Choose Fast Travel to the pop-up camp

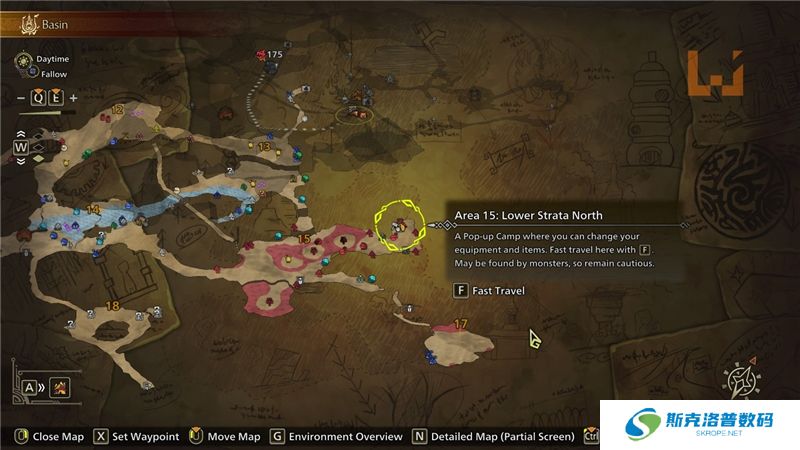click(x=489, y=291)
